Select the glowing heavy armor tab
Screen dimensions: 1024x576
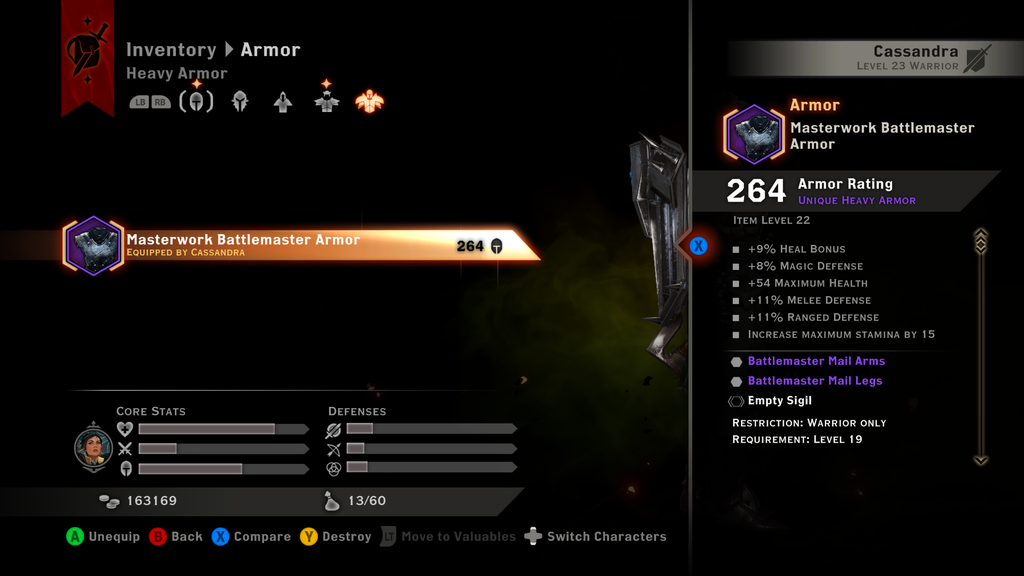point(370,101)
